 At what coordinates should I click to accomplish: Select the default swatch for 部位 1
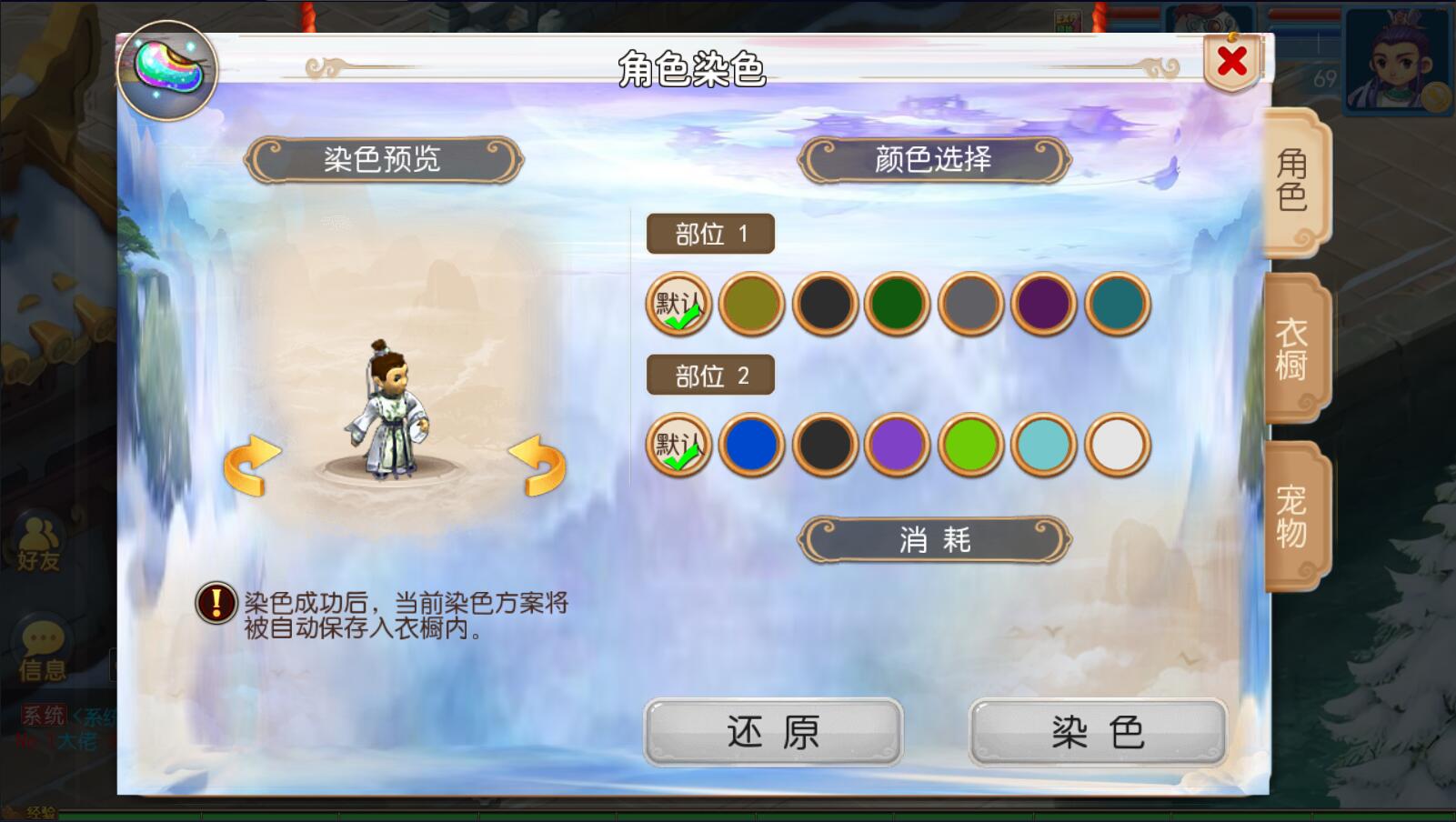click(x=678, y=304)
